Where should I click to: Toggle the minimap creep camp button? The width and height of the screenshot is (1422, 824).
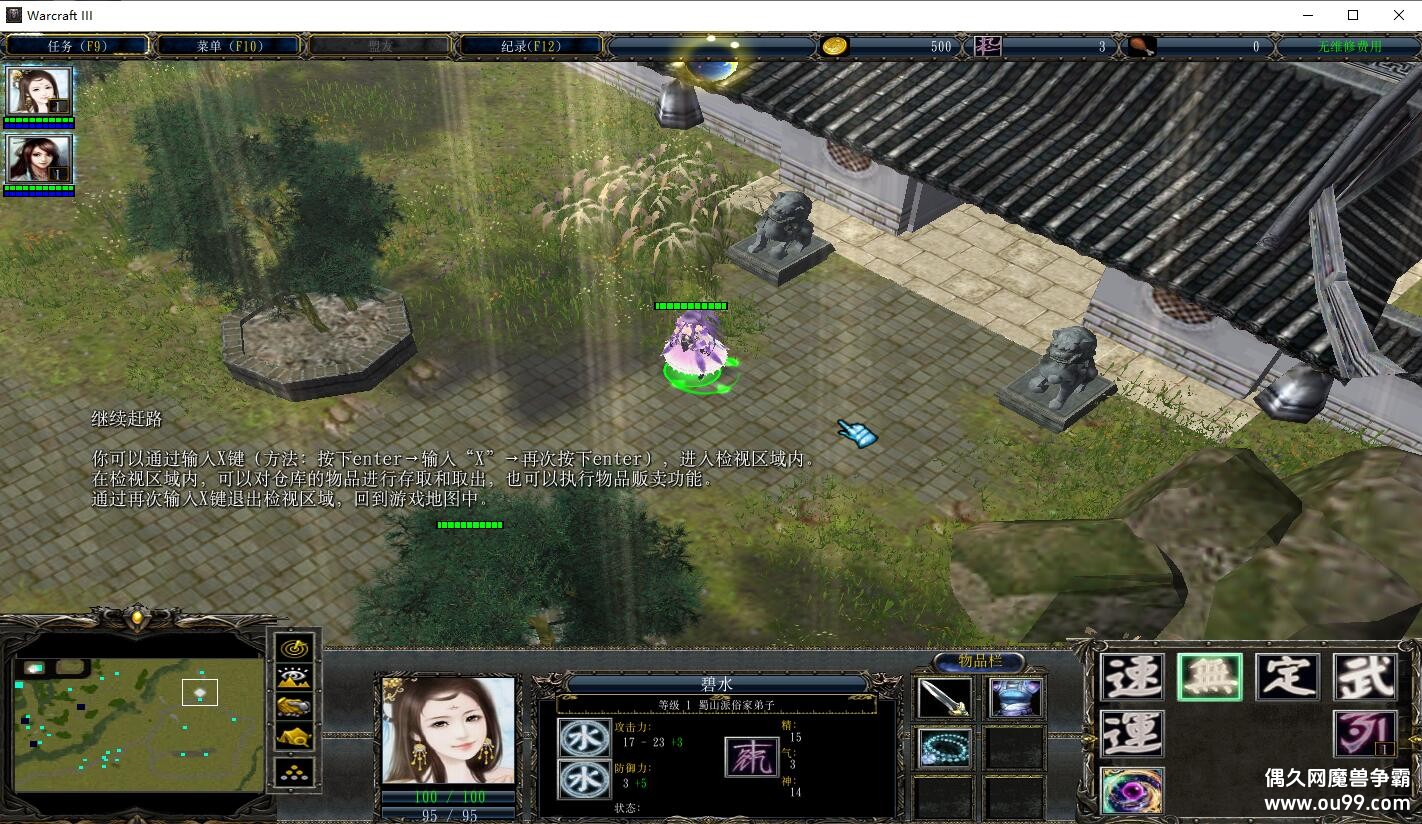[x=294, y=739]
